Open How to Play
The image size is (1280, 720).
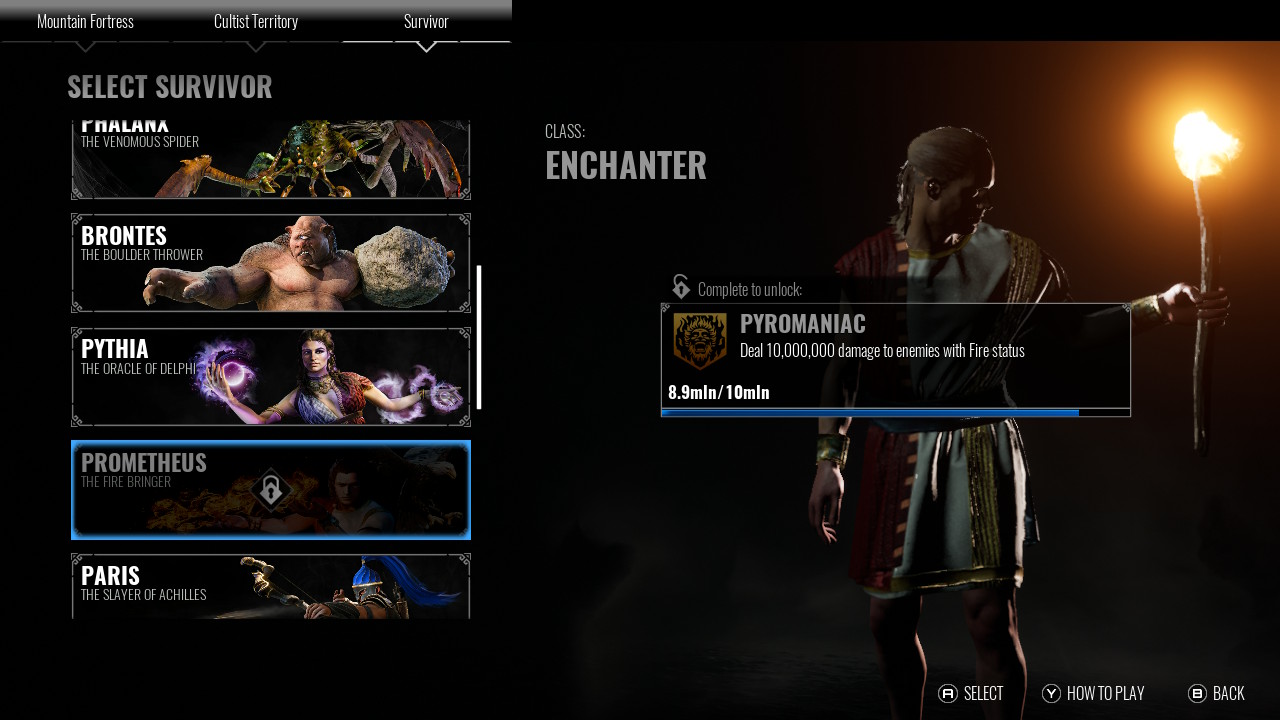(1093, 694)
